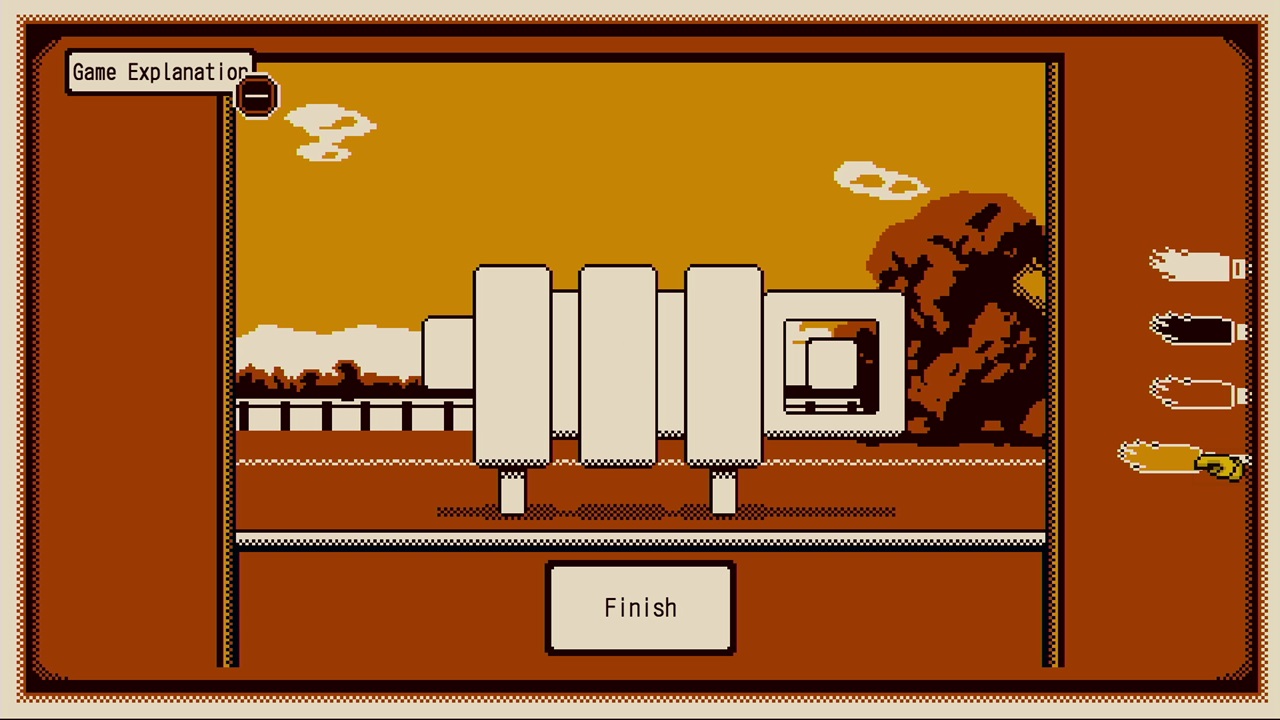Click the cloud above the large tree

(x=880, y=180)
